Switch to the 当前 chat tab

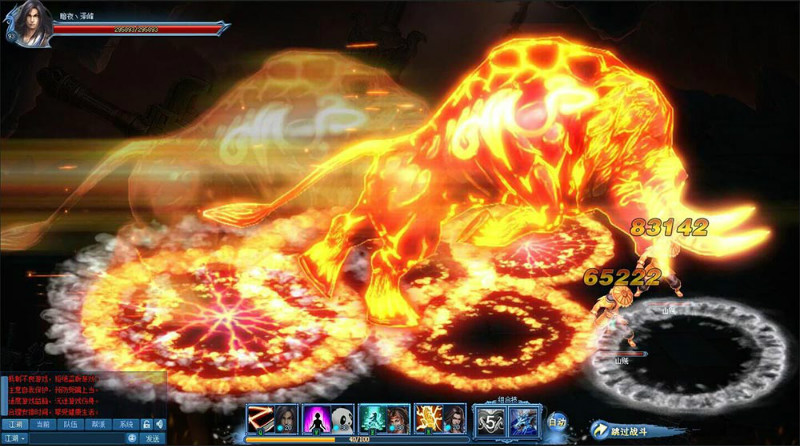point(42,425)
